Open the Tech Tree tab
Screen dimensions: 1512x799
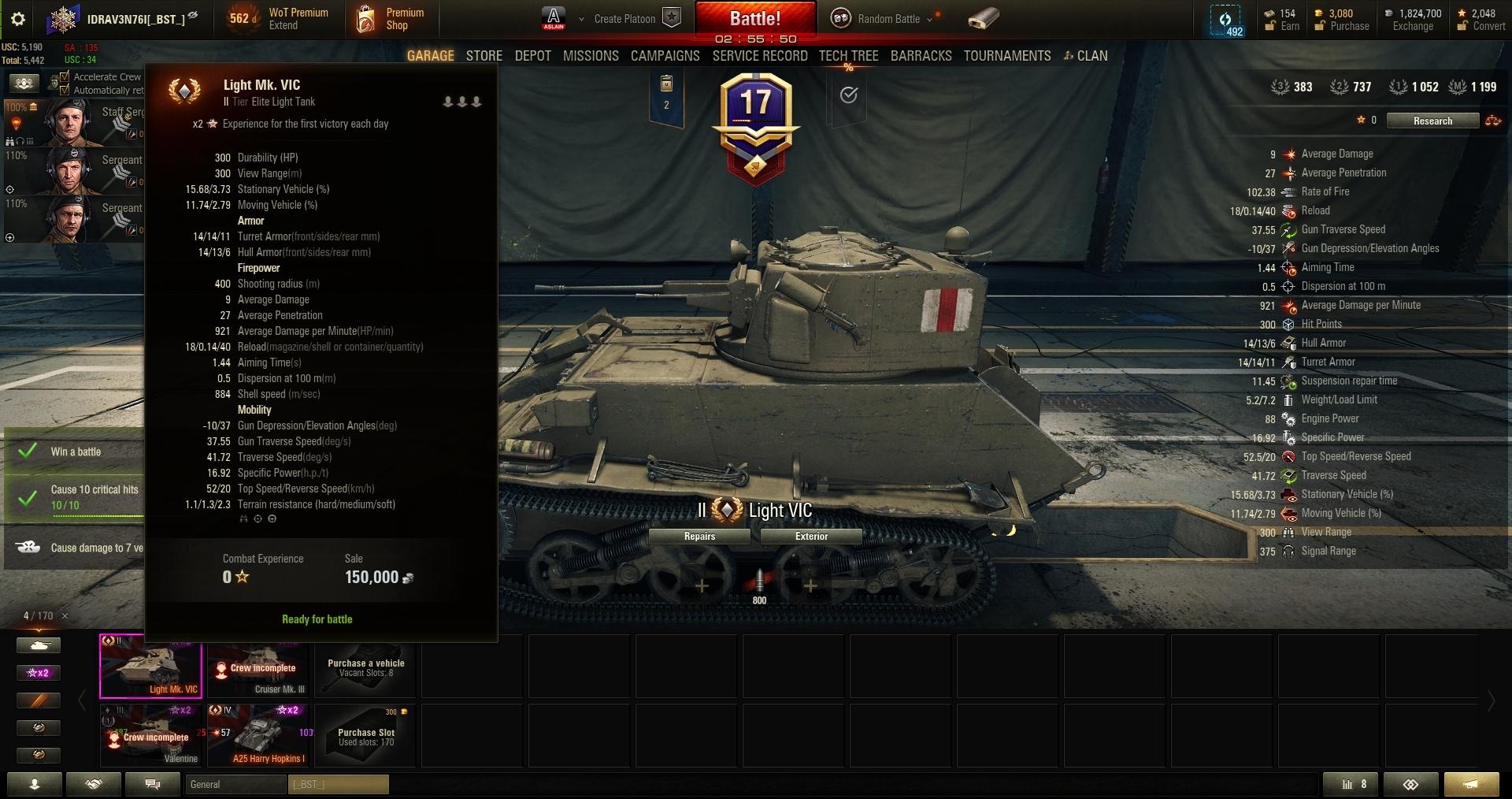click(x=848, y=56)
